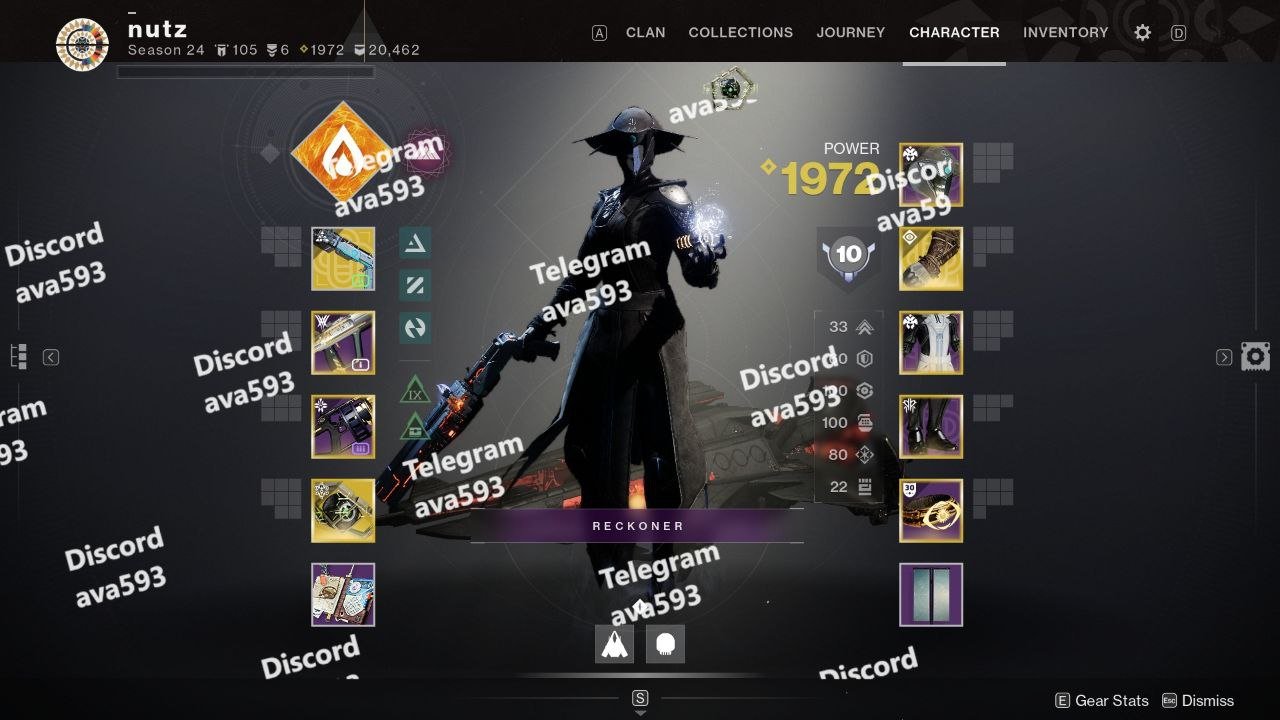Select the energy weapon slot
This screenshot has width=1280, height=720.
[x=343, y=343]
